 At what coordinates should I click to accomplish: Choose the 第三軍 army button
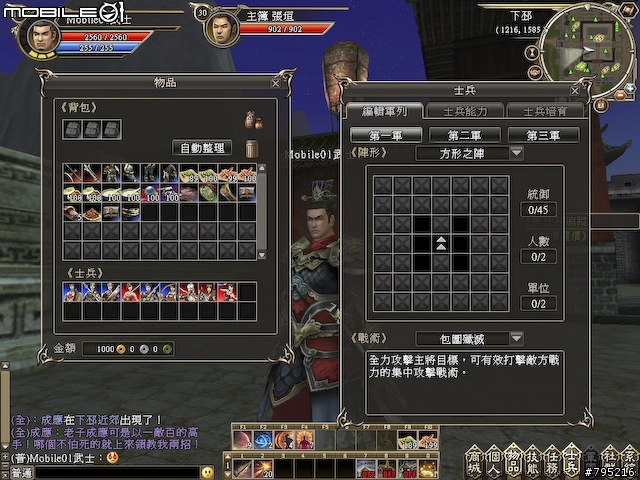tap(544, 135)
